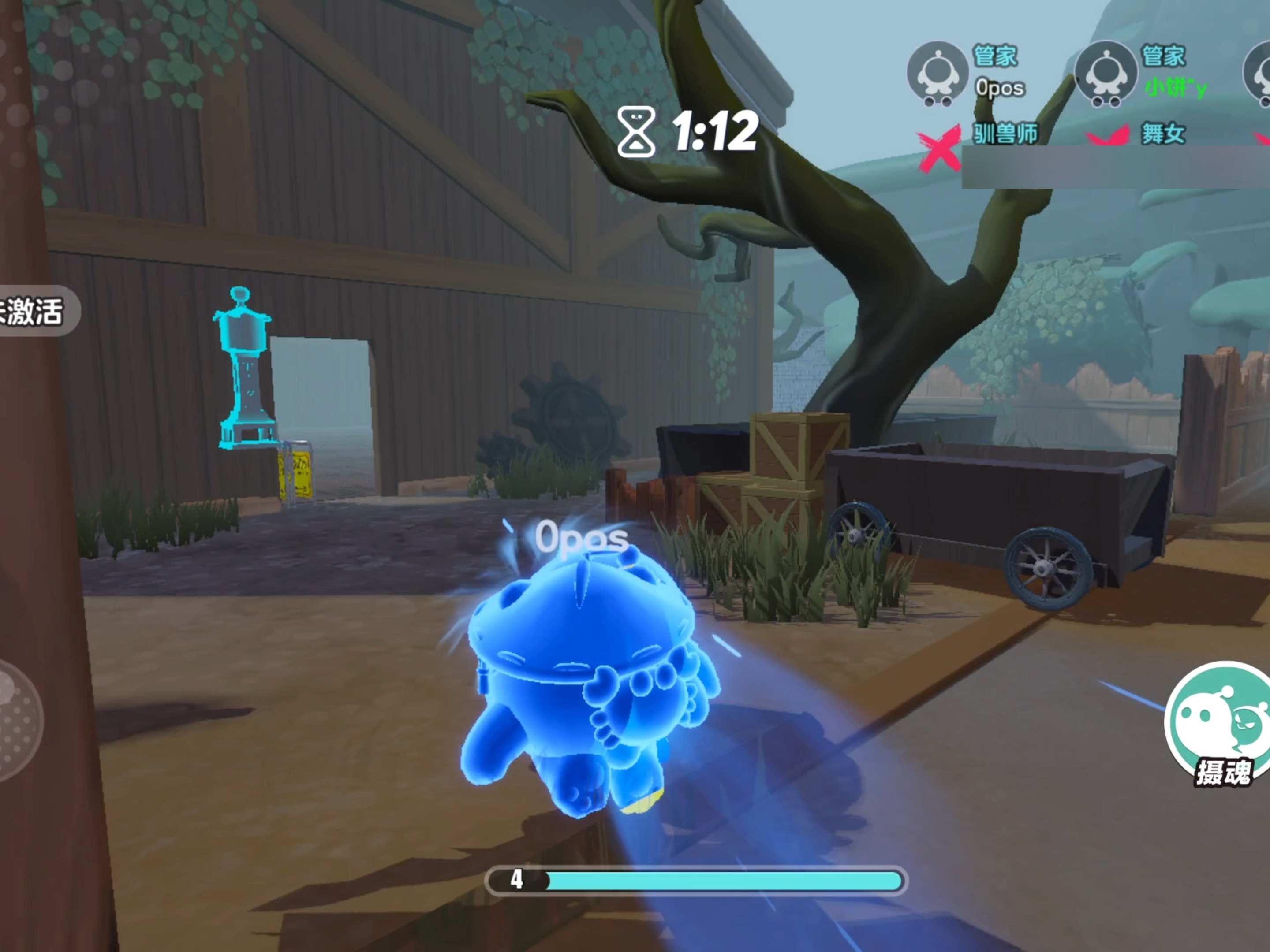Image resolution: width=1270 pixels, height=952 pixels.
Task: Select the 管家 小饼 player portrait
Action: [x=1105, y=74]
